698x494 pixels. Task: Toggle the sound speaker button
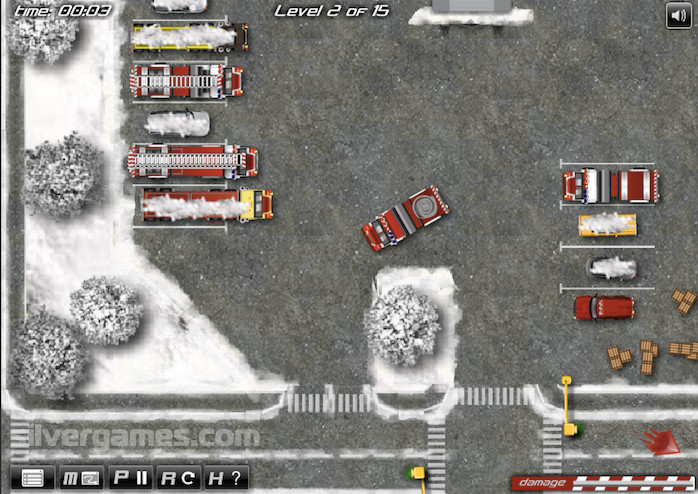pos(679,14)
